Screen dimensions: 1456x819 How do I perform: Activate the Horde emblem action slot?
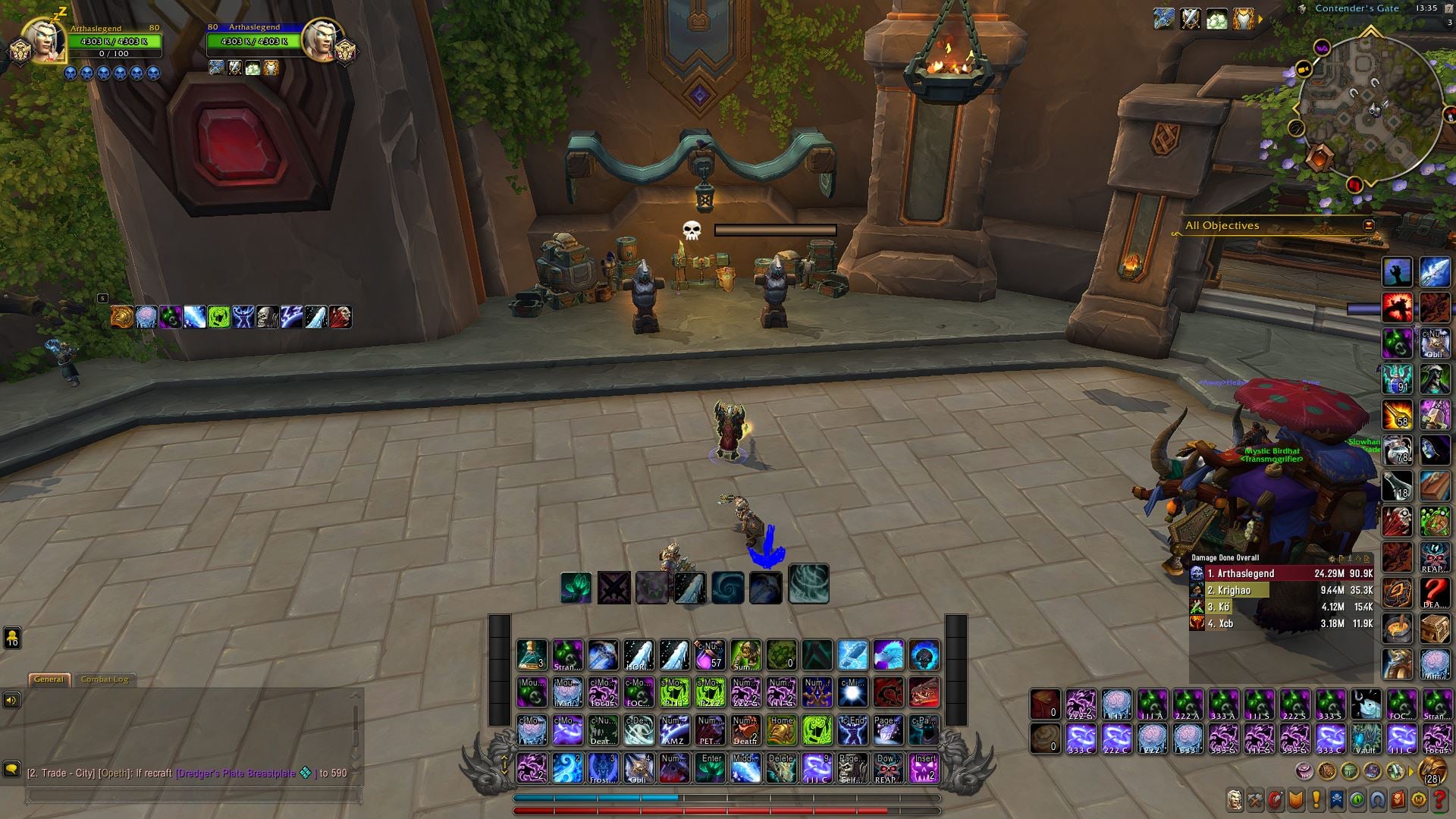(888, 692)
